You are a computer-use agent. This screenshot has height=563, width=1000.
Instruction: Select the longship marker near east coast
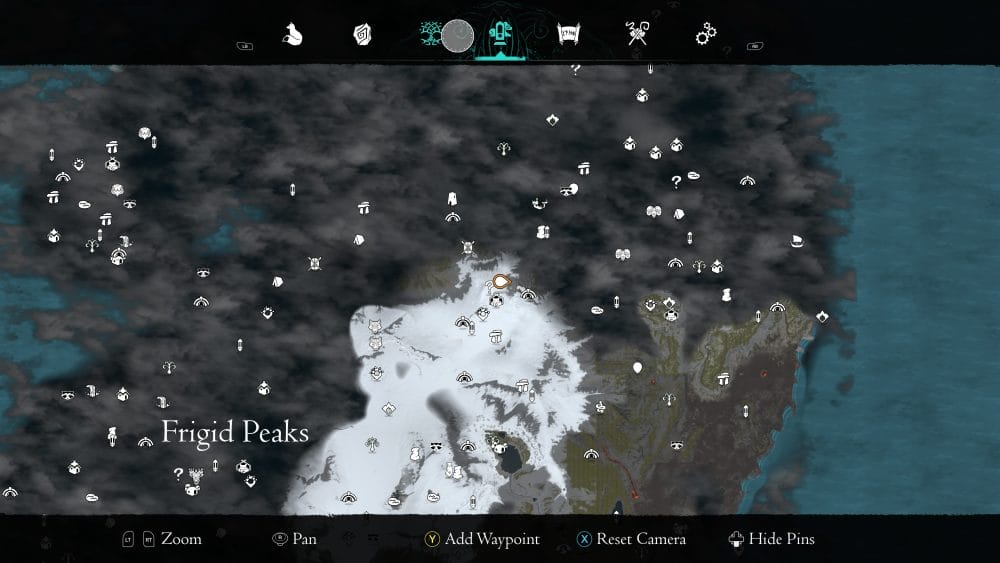click(x=797, y=241)
